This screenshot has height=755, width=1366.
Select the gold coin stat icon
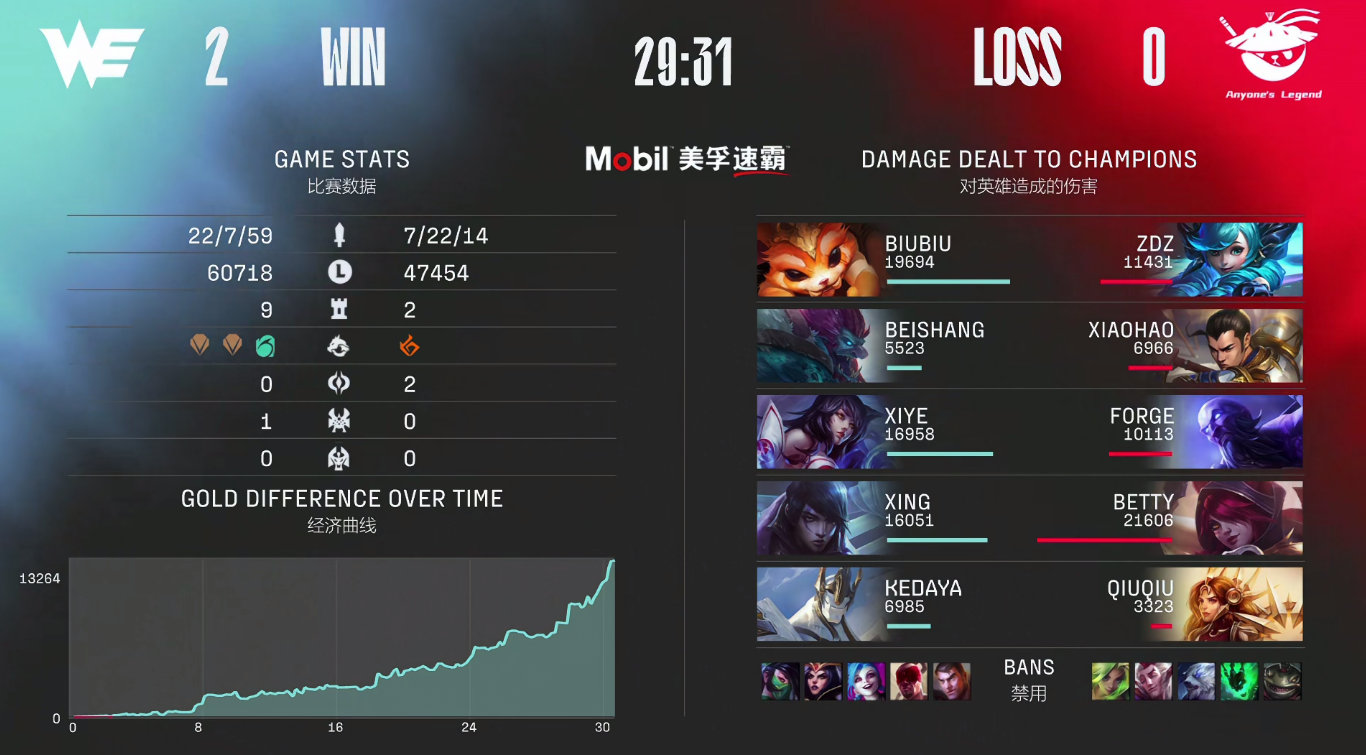pos(339,271)
